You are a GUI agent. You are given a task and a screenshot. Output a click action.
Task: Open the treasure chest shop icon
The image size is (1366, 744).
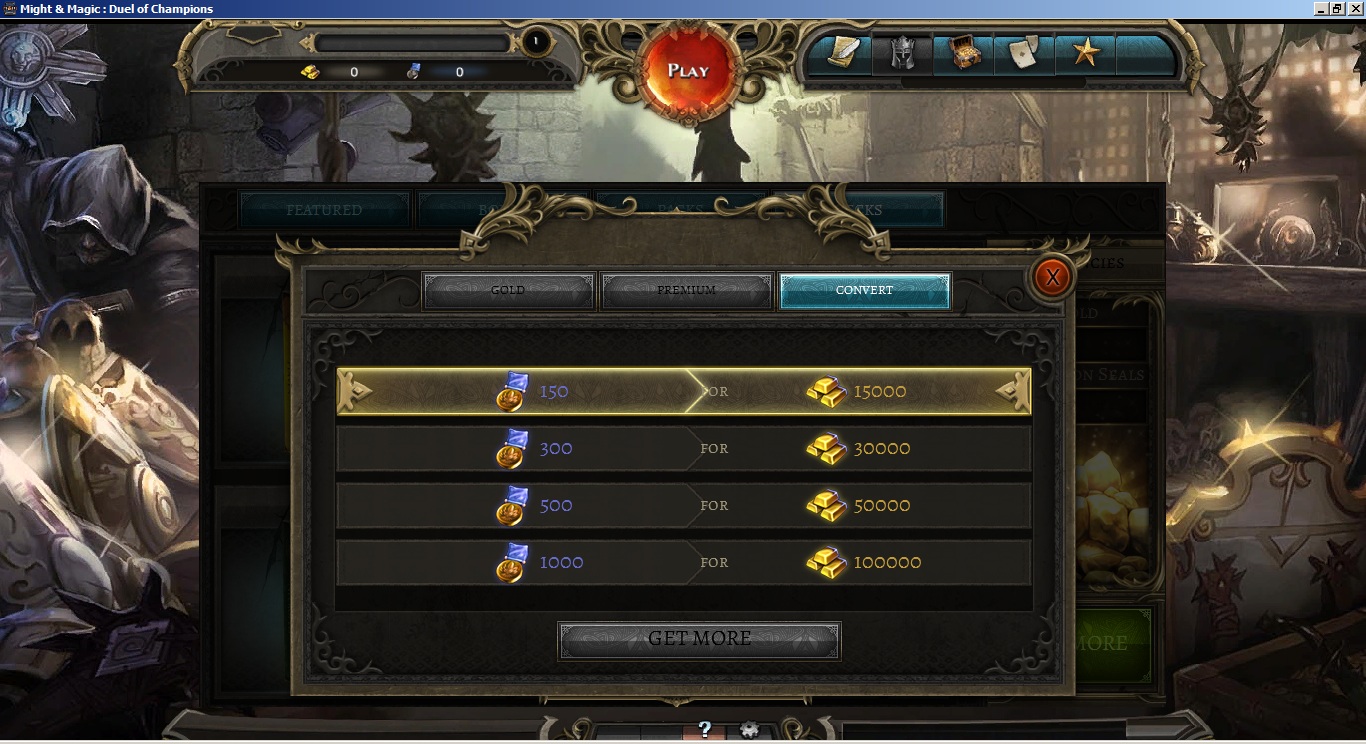click(x=964, y=54)
